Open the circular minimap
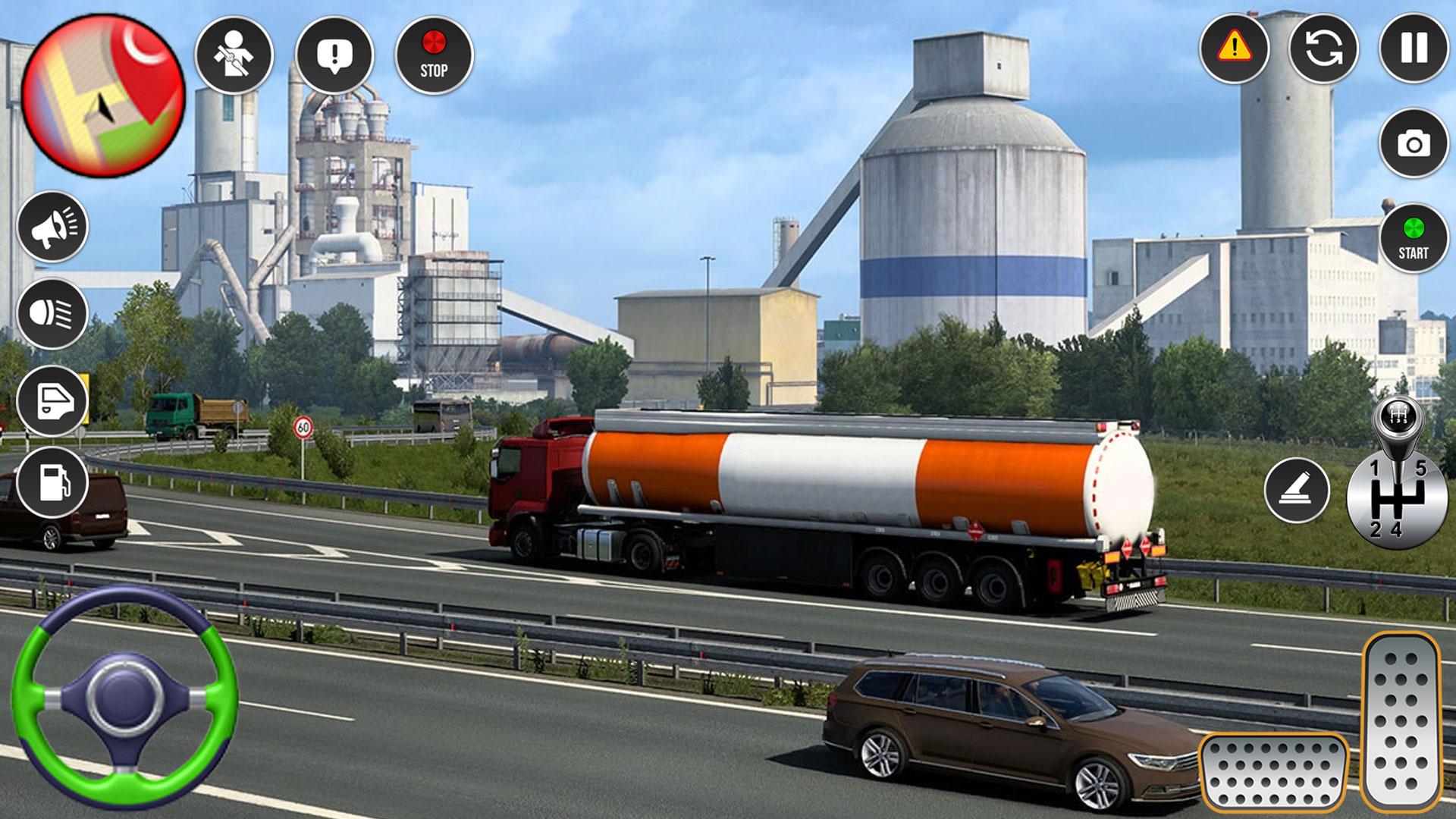This screenshot has width=1456, height=819. click(103, 96)
